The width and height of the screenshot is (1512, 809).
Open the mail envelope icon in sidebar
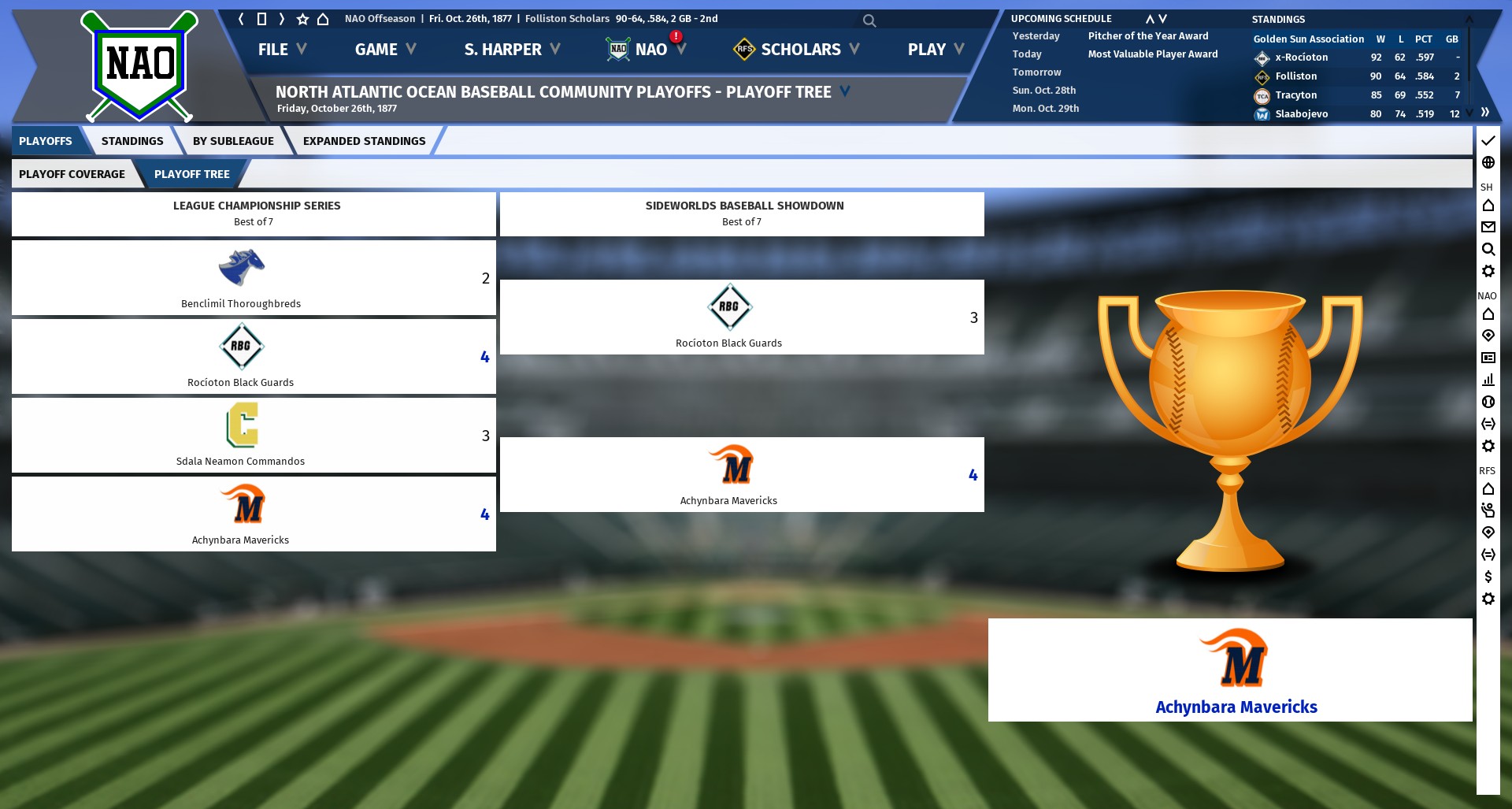(x=1488, y=227)
